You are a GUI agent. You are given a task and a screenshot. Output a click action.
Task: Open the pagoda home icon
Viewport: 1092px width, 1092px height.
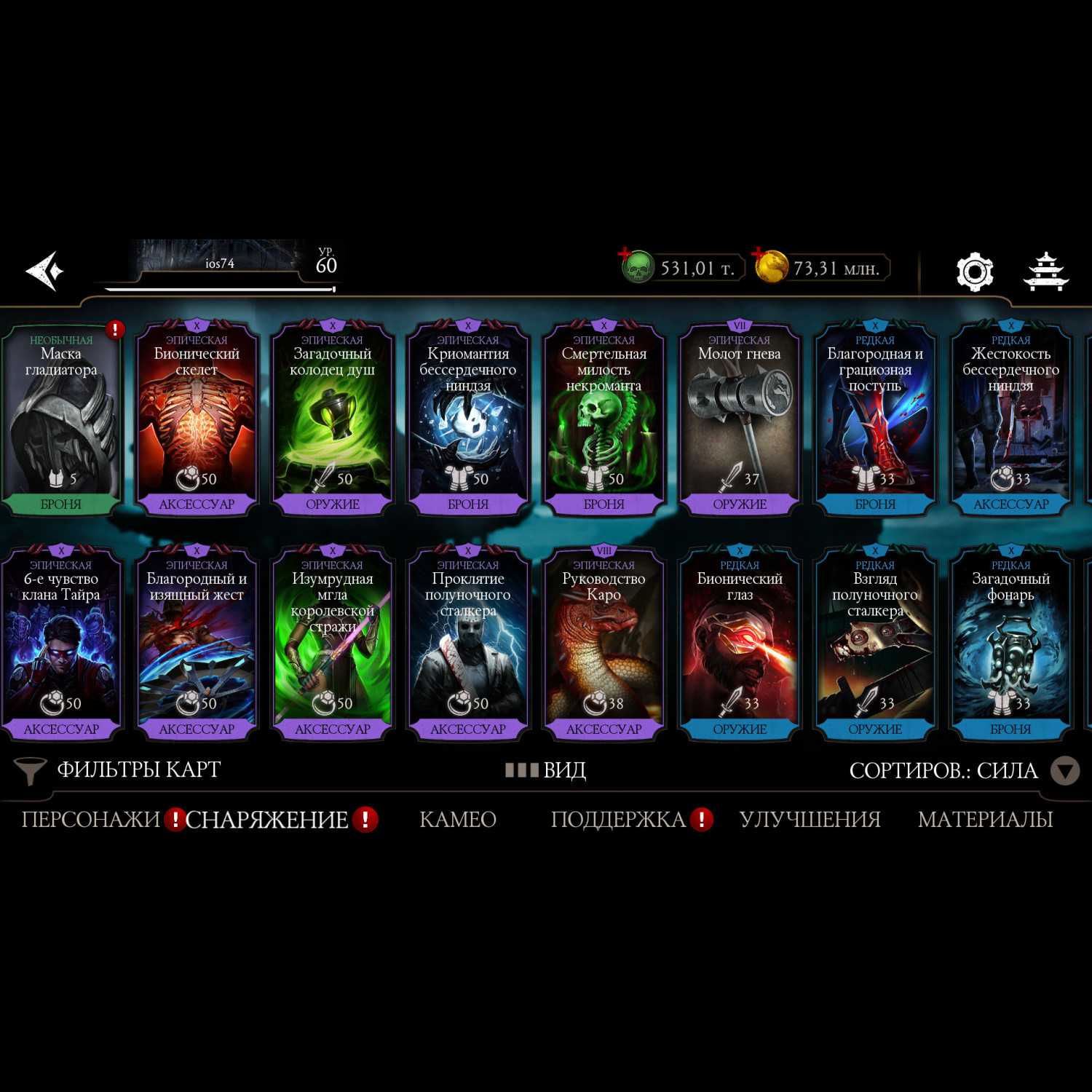[1045, 272]
